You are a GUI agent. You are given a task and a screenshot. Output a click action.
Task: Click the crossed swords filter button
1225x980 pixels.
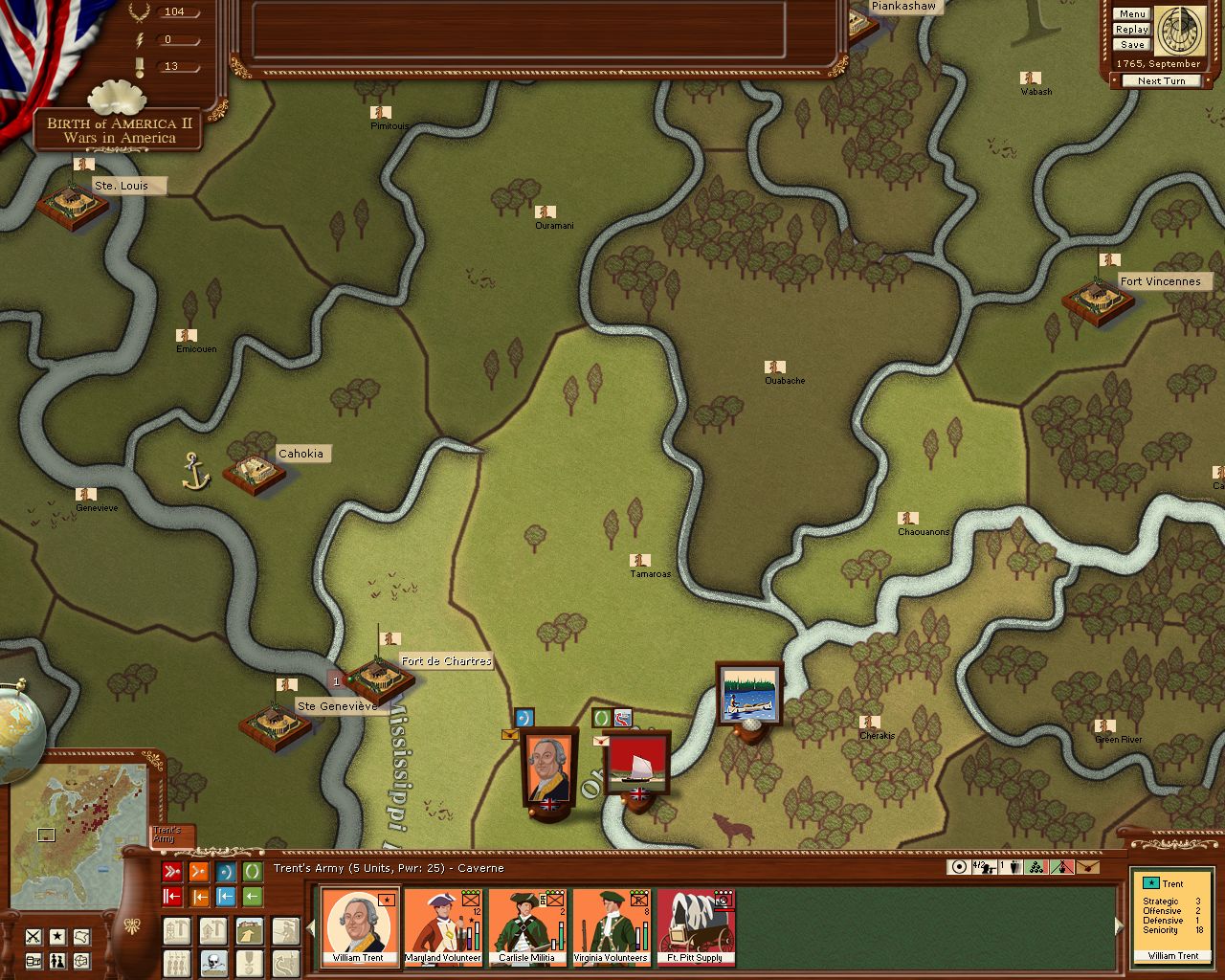33,936
